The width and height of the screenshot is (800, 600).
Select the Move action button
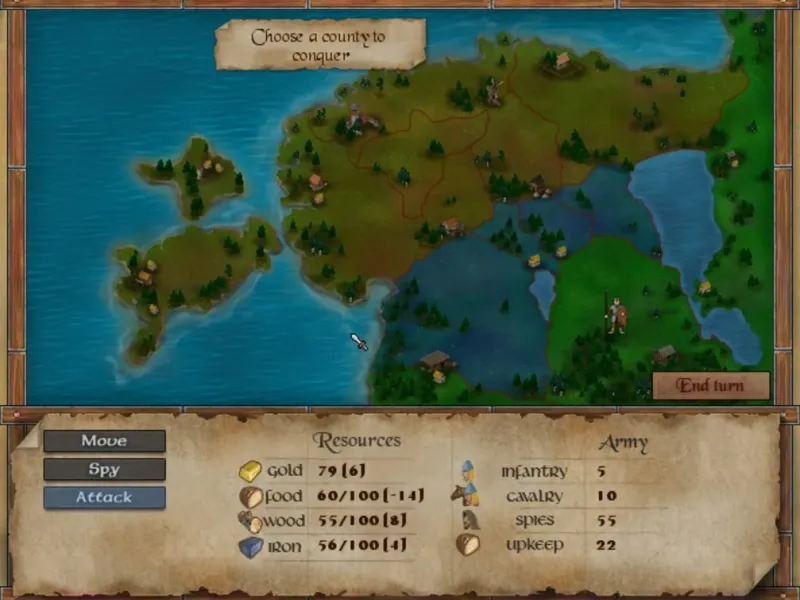[x=104, y=441]
